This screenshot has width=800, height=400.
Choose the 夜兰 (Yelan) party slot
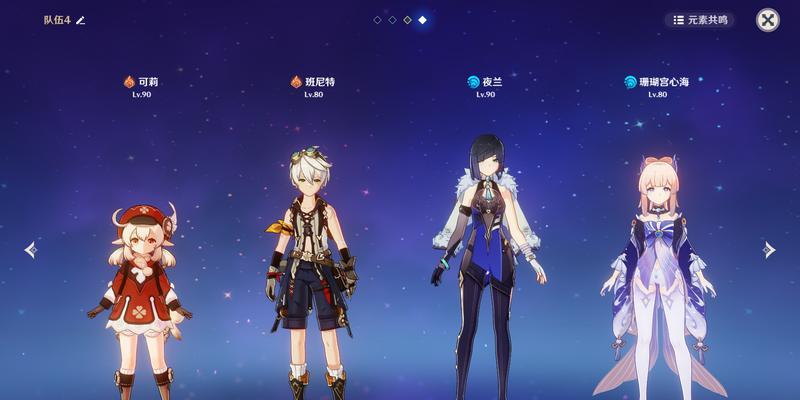coord(484,260)
